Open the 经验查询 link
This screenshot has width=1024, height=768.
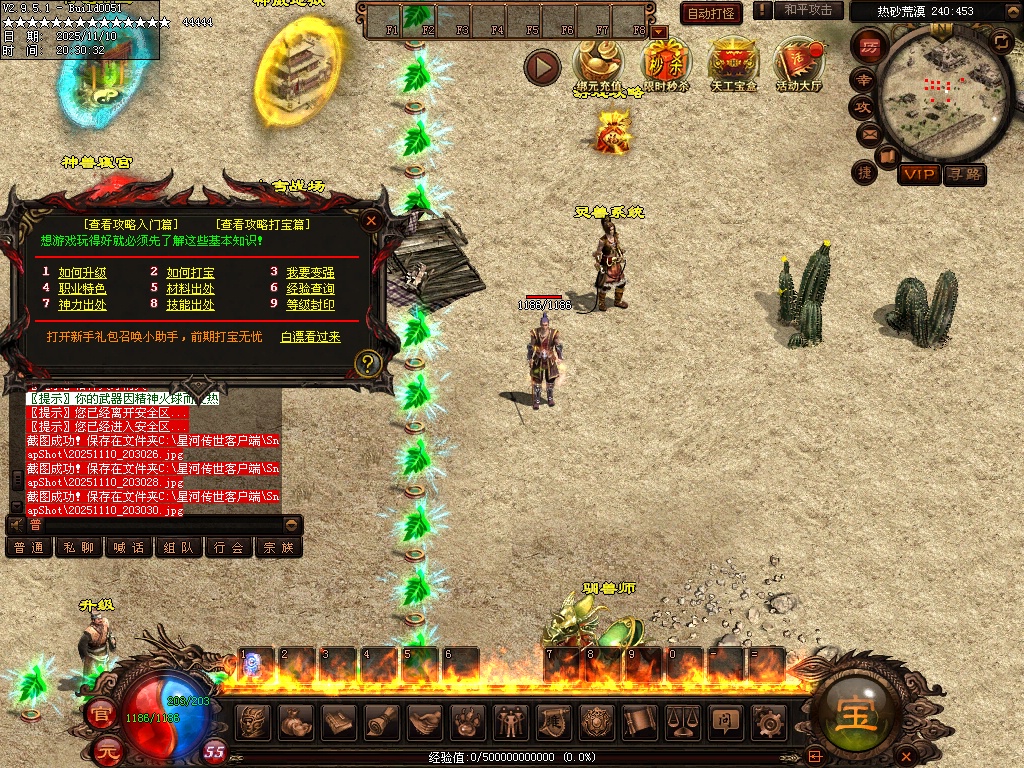pos(310,289)
